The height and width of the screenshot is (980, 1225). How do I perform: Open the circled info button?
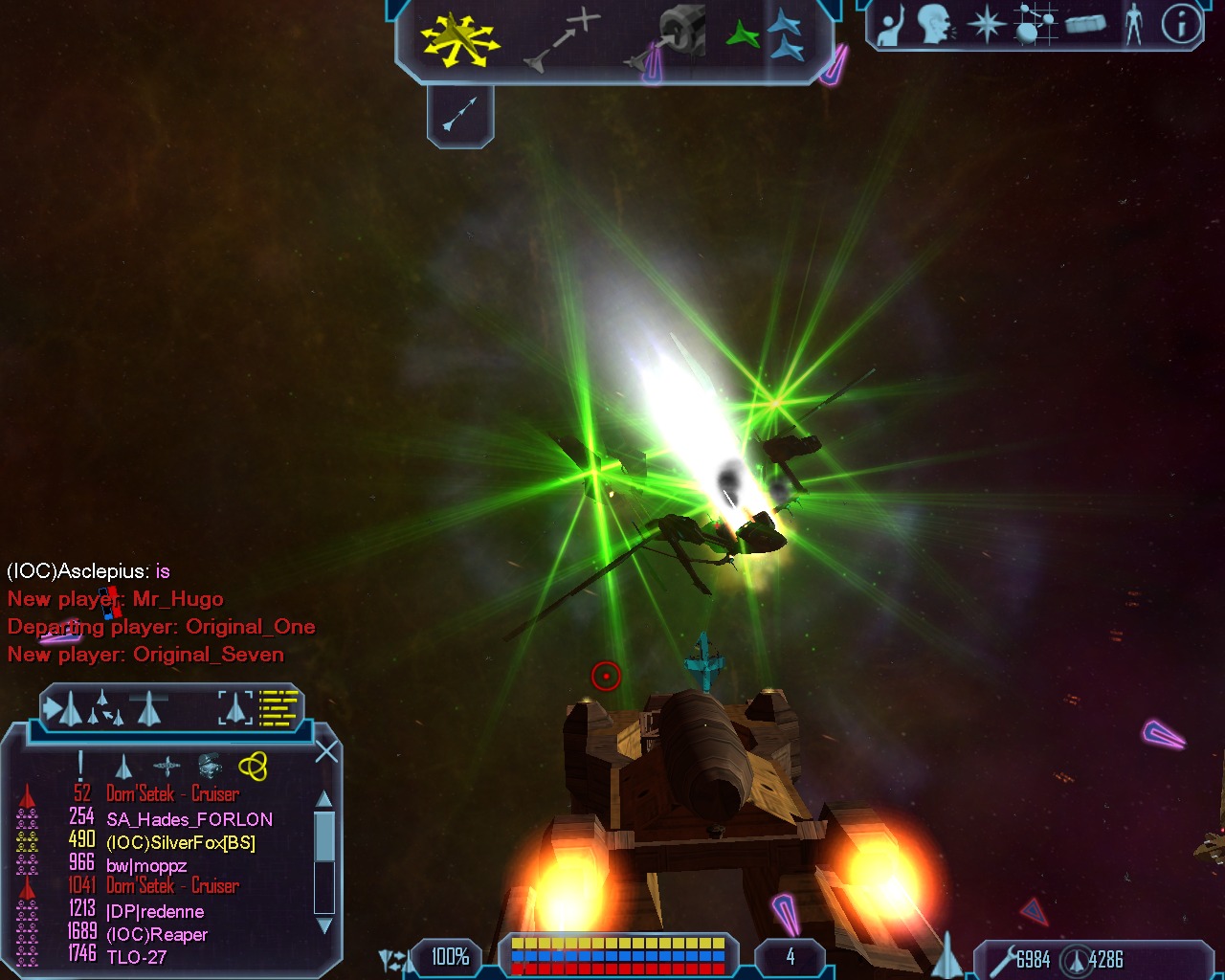point(1182,25)
